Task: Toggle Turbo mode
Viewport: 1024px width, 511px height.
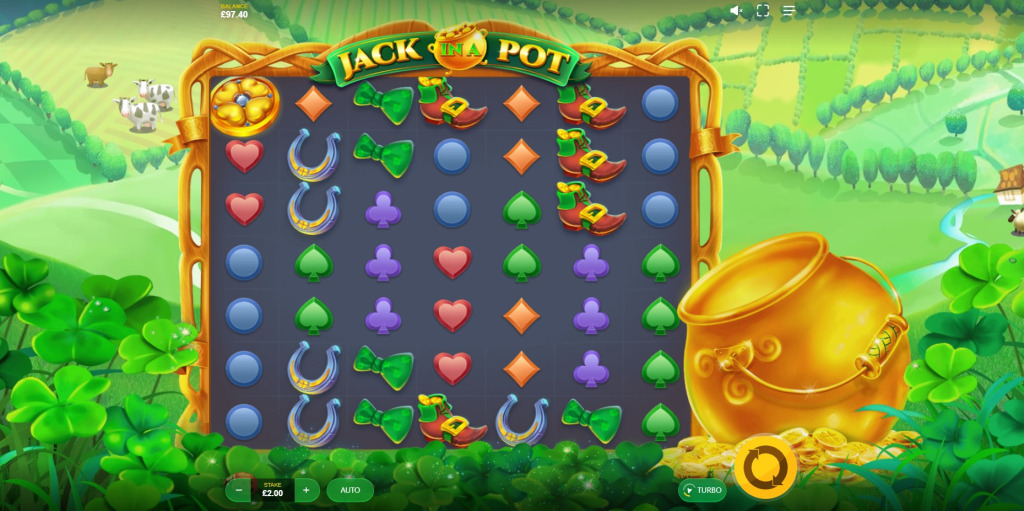Action: (702, 490)
